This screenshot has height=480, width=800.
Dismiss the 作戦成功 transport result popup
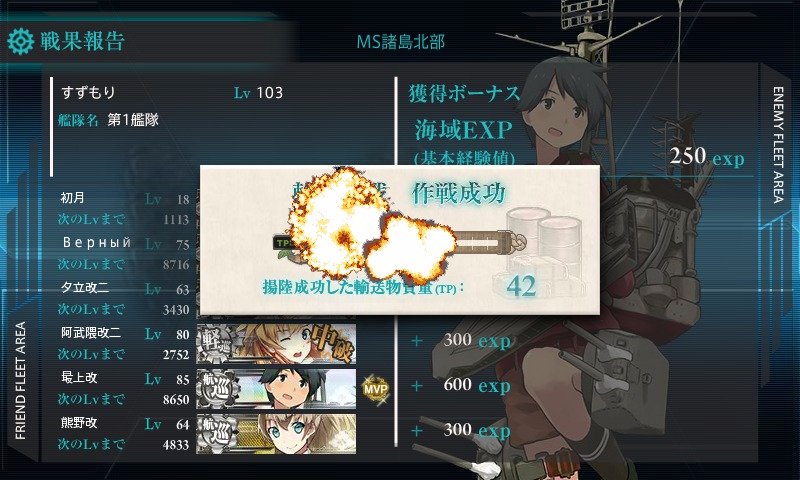[399, 239]
